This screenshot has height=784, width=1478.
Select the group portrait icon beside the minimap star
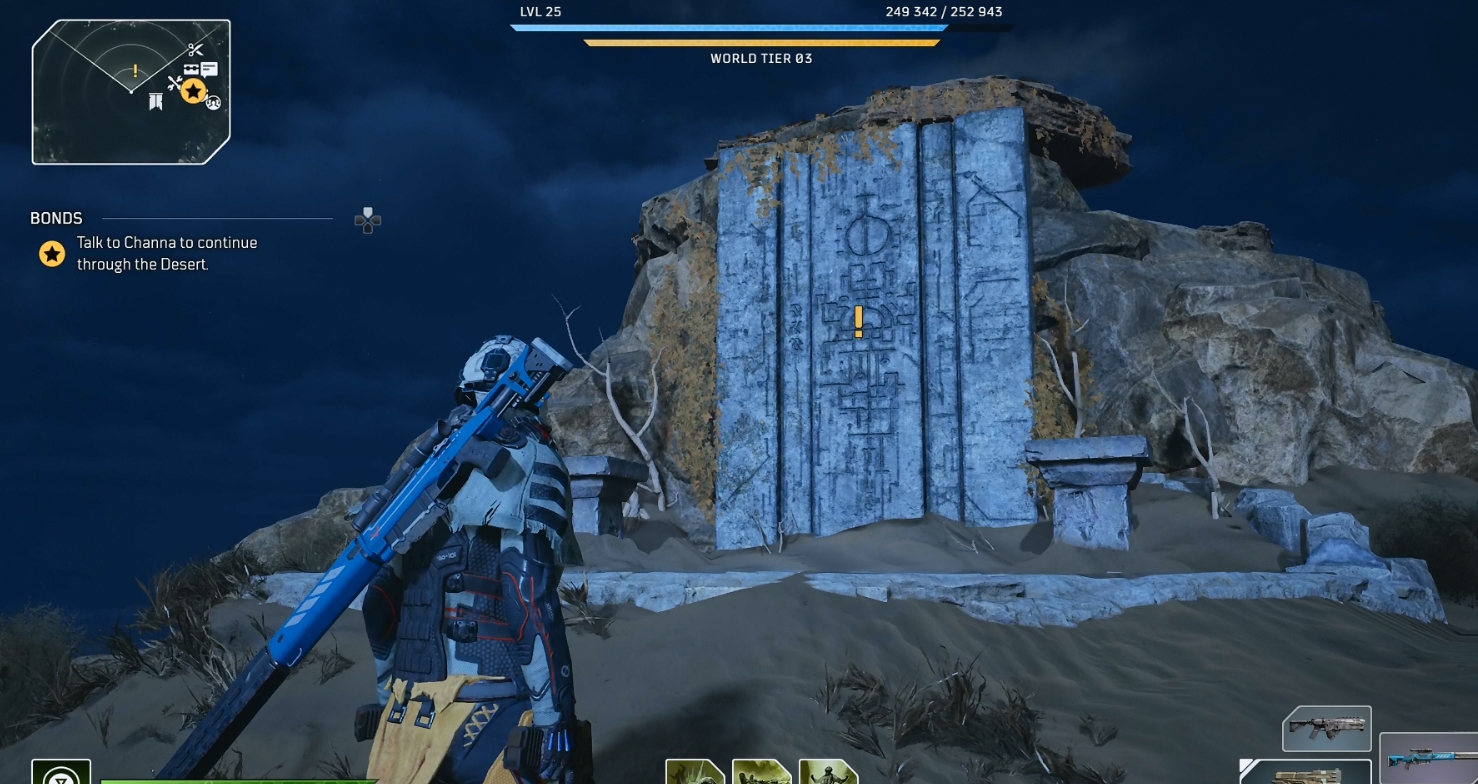tap(214, 103)
